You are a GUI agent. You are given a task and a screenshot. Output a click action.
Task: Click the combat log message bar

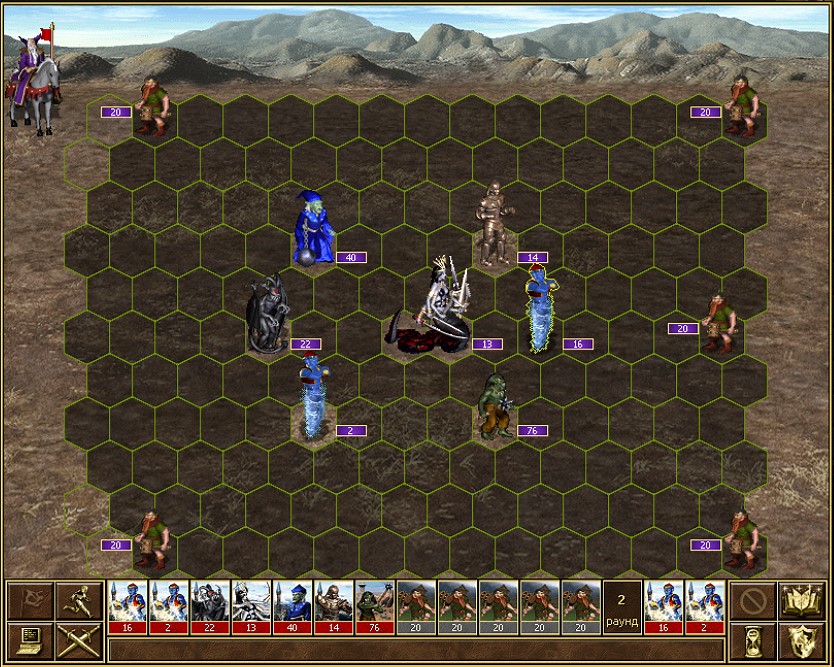(x=415, y=650)
